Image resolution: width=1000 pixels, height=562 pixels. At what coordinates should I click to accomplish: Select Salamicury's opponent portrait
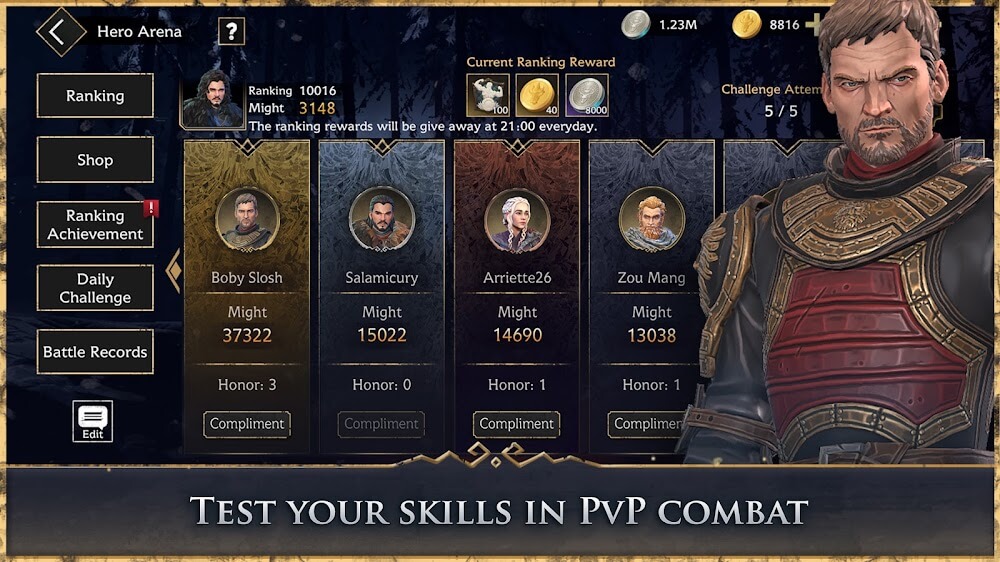tap(382, 219)
